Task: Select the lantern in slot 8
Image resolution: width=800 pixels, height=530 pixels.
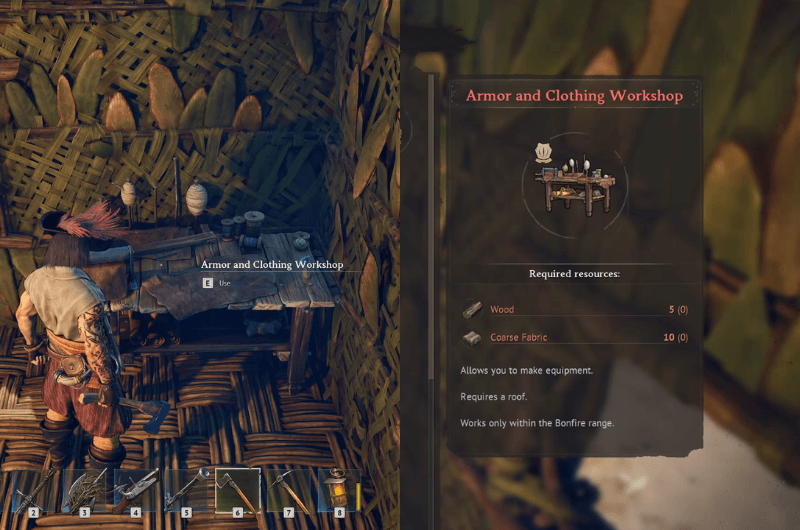Action: 339,490
